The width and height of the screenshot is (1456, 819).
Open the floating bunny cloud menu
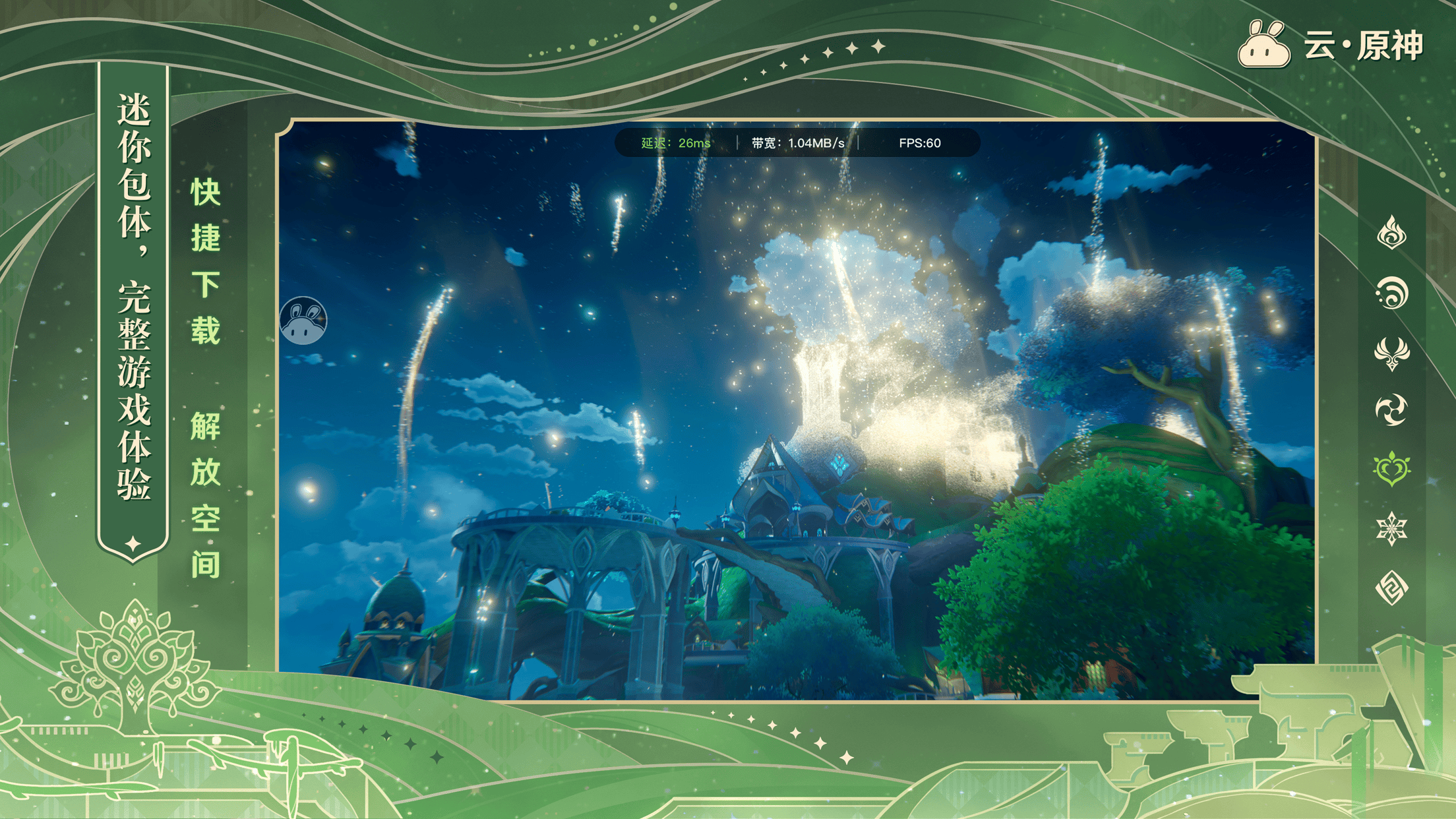(303, 320)
